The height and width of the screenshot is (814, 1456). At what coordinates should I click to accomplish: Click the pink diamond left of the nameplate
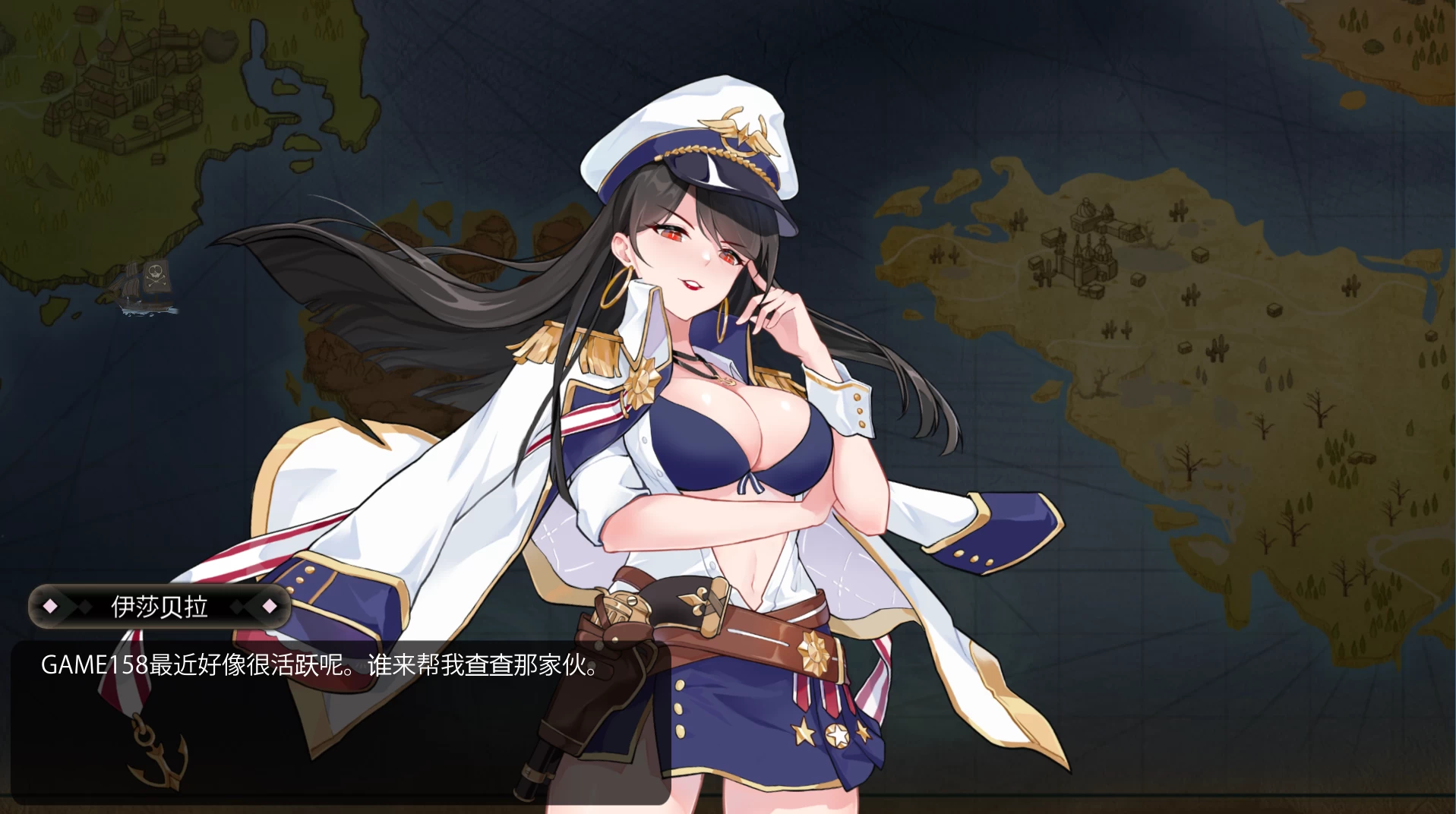pos(49,606)
